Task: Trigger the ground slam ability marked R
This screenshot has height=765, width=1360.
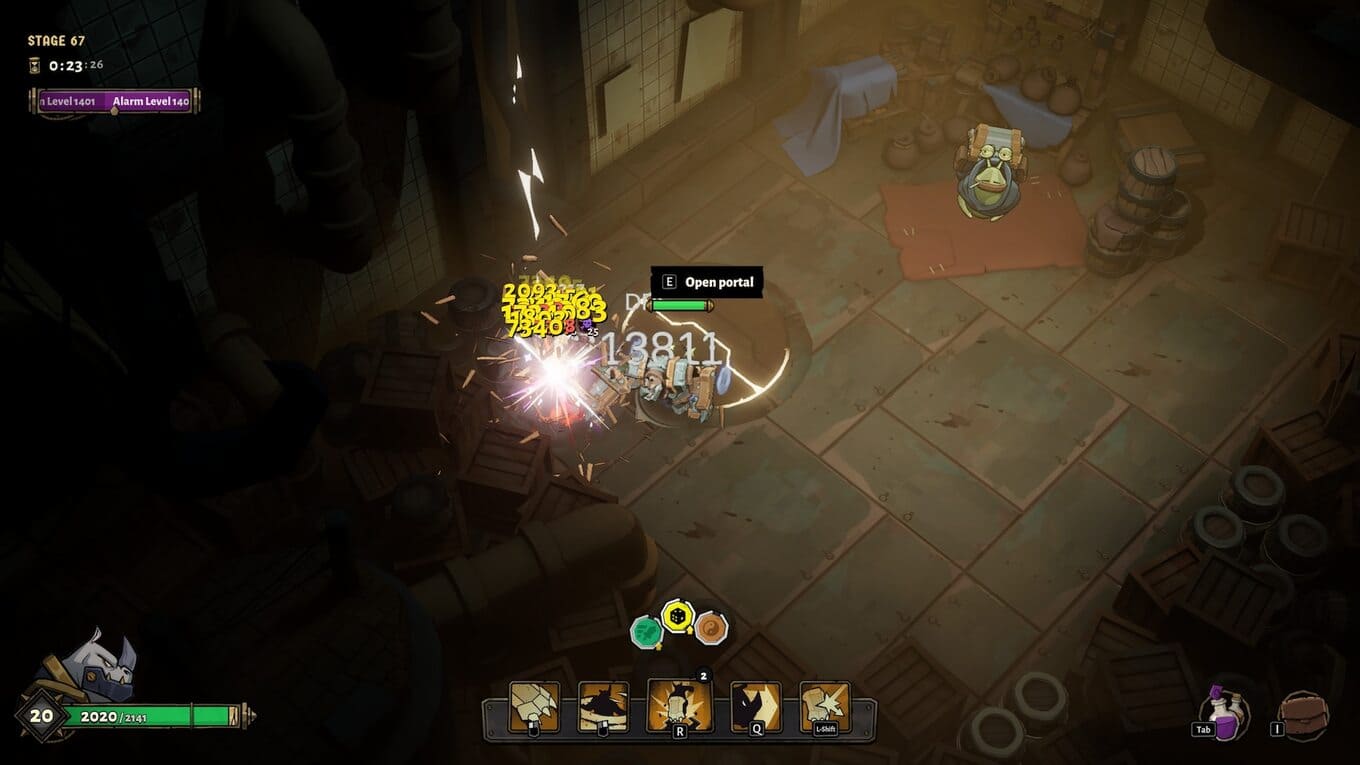Action: (x=680, y=704)
